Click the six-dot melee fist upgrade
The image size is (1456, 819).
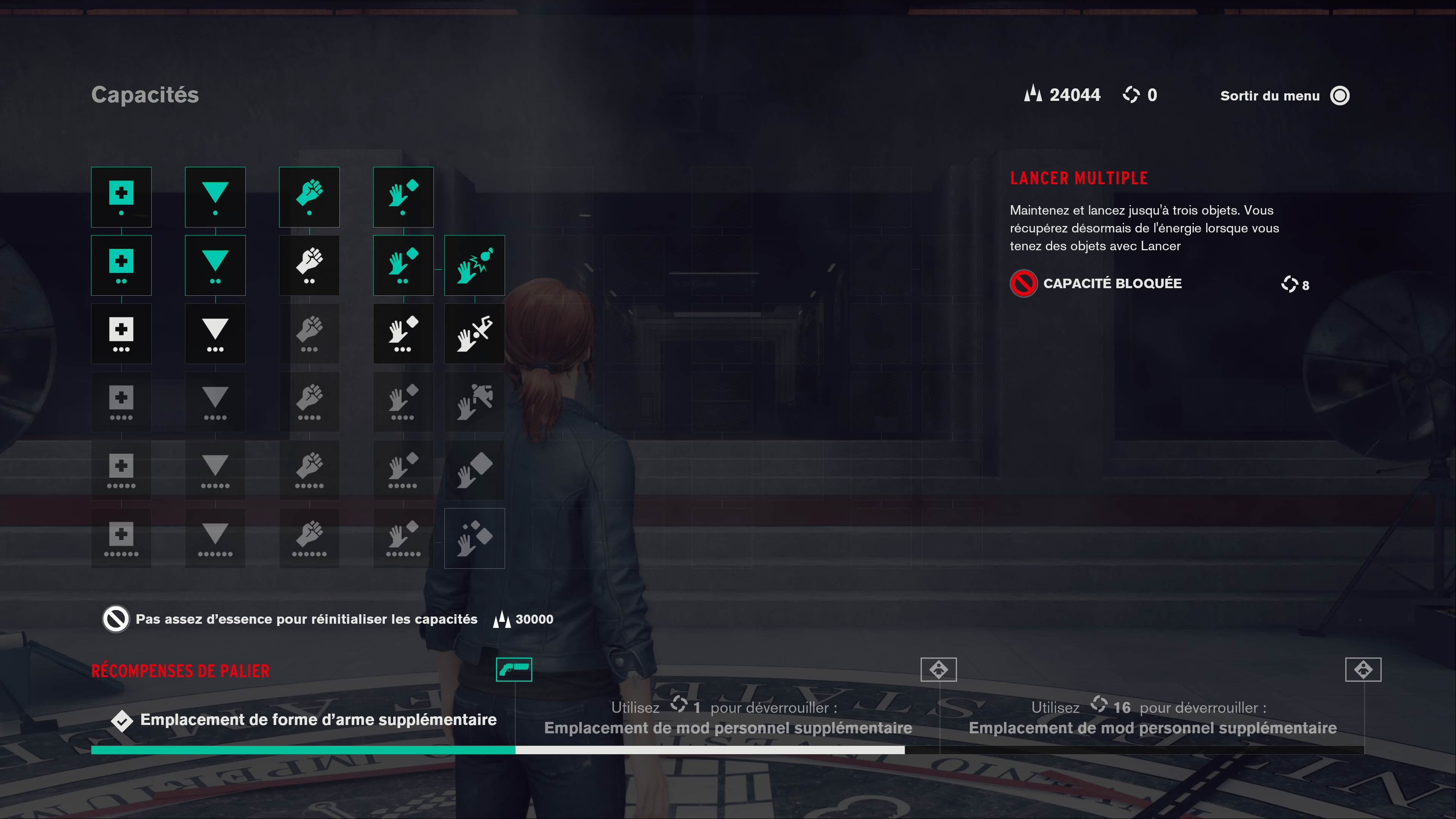309,538
